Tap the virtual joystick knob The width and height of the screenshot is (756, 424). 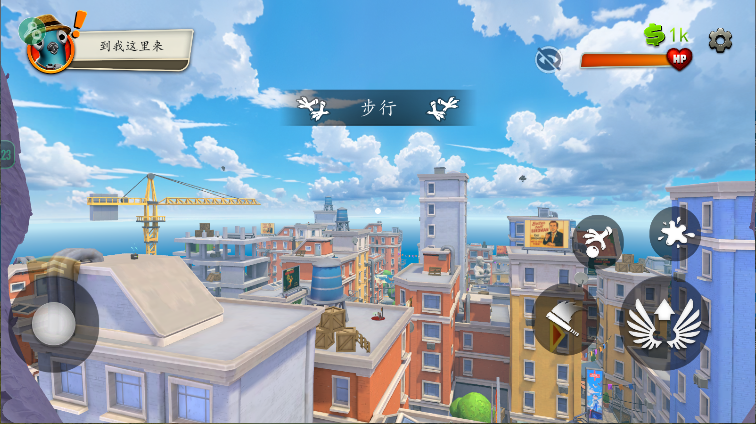53,323
